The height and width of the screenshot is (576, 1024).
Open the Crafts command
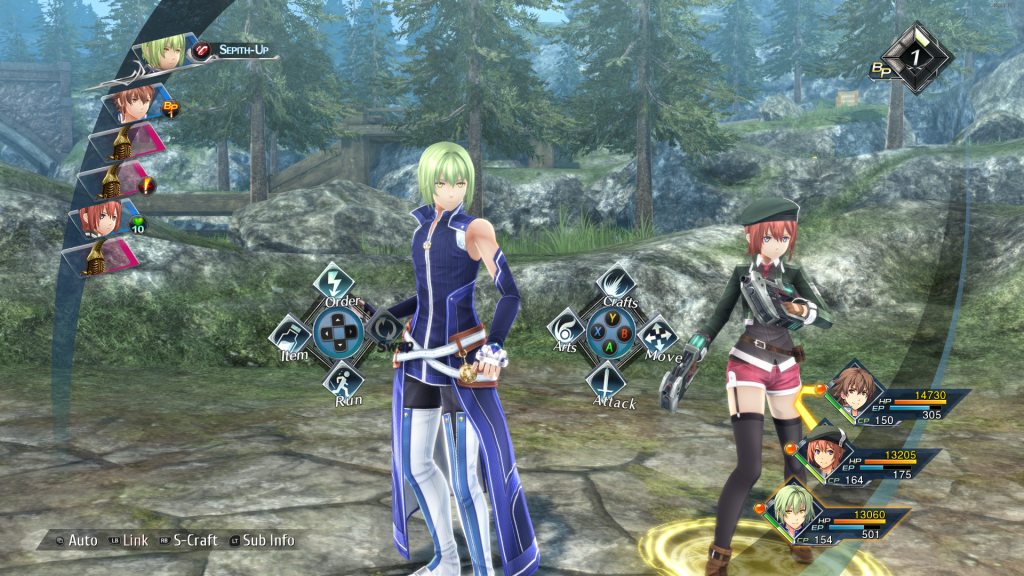click(x=615, y=284)
